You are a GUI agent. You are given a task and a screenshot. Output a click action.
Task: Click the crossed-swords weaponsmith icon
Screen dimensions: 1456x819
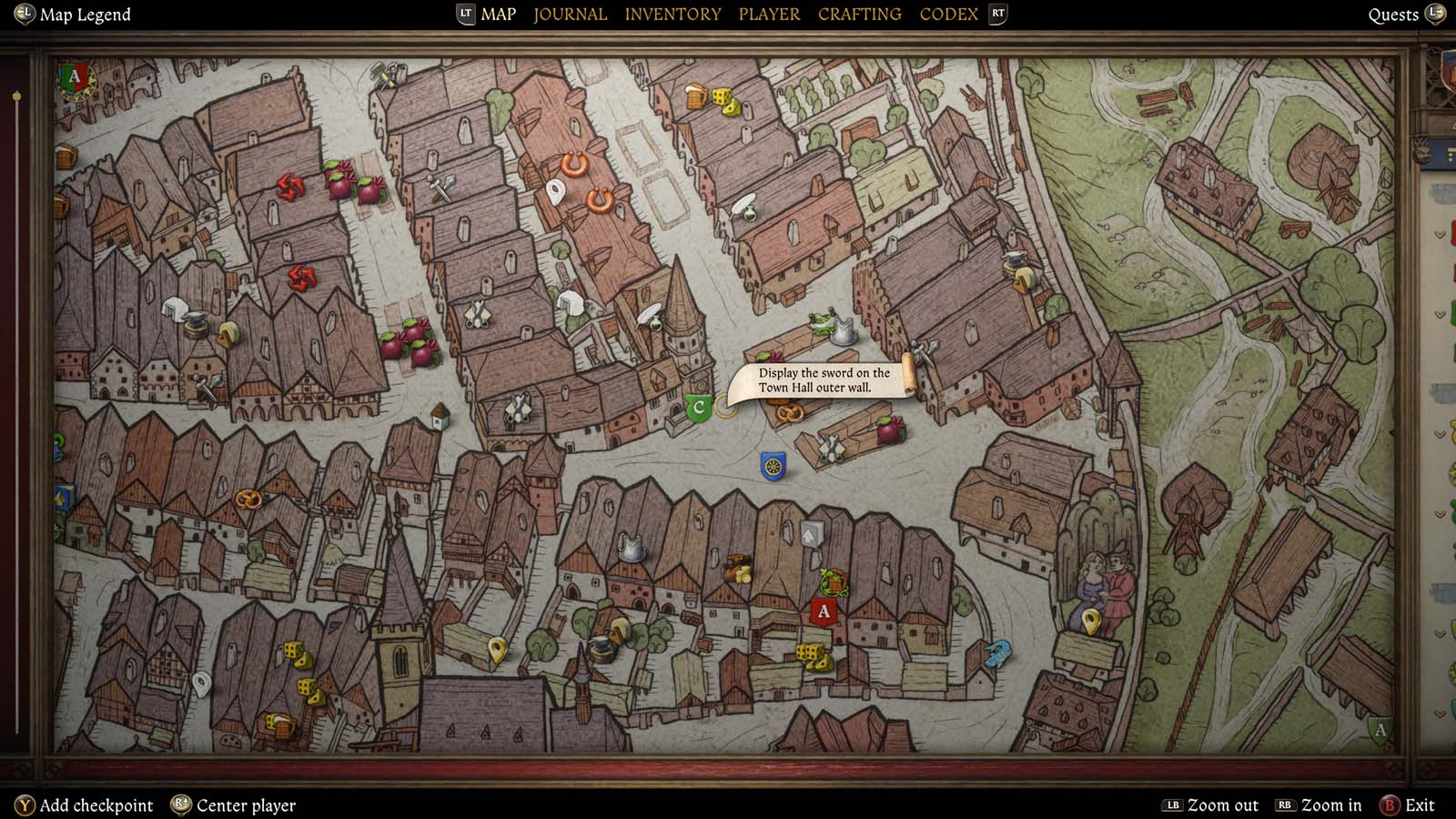pyautogui.click(x=479, y=312)
